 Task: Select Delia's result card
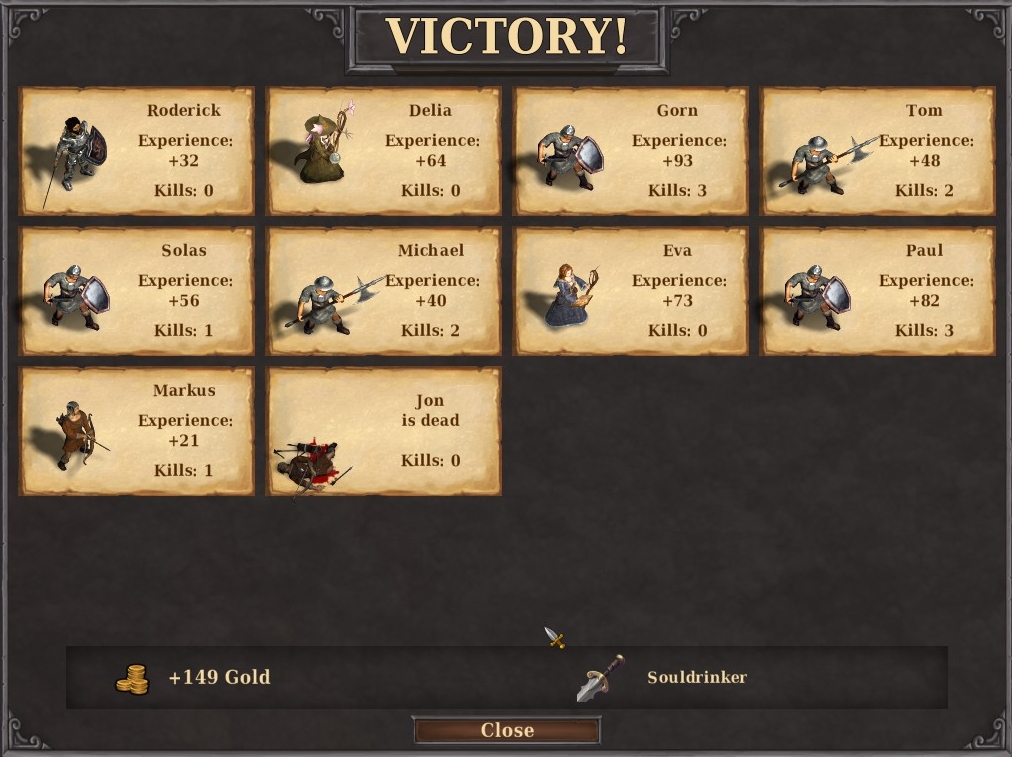(384, 151)
